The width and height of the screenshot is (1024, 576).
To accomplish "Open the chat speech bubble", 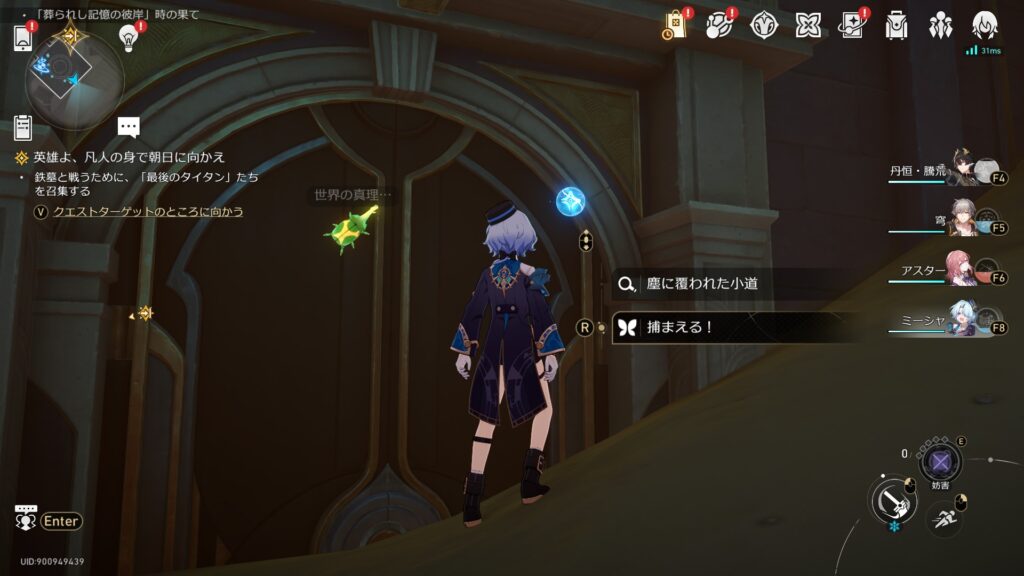I will click(128, 126).
